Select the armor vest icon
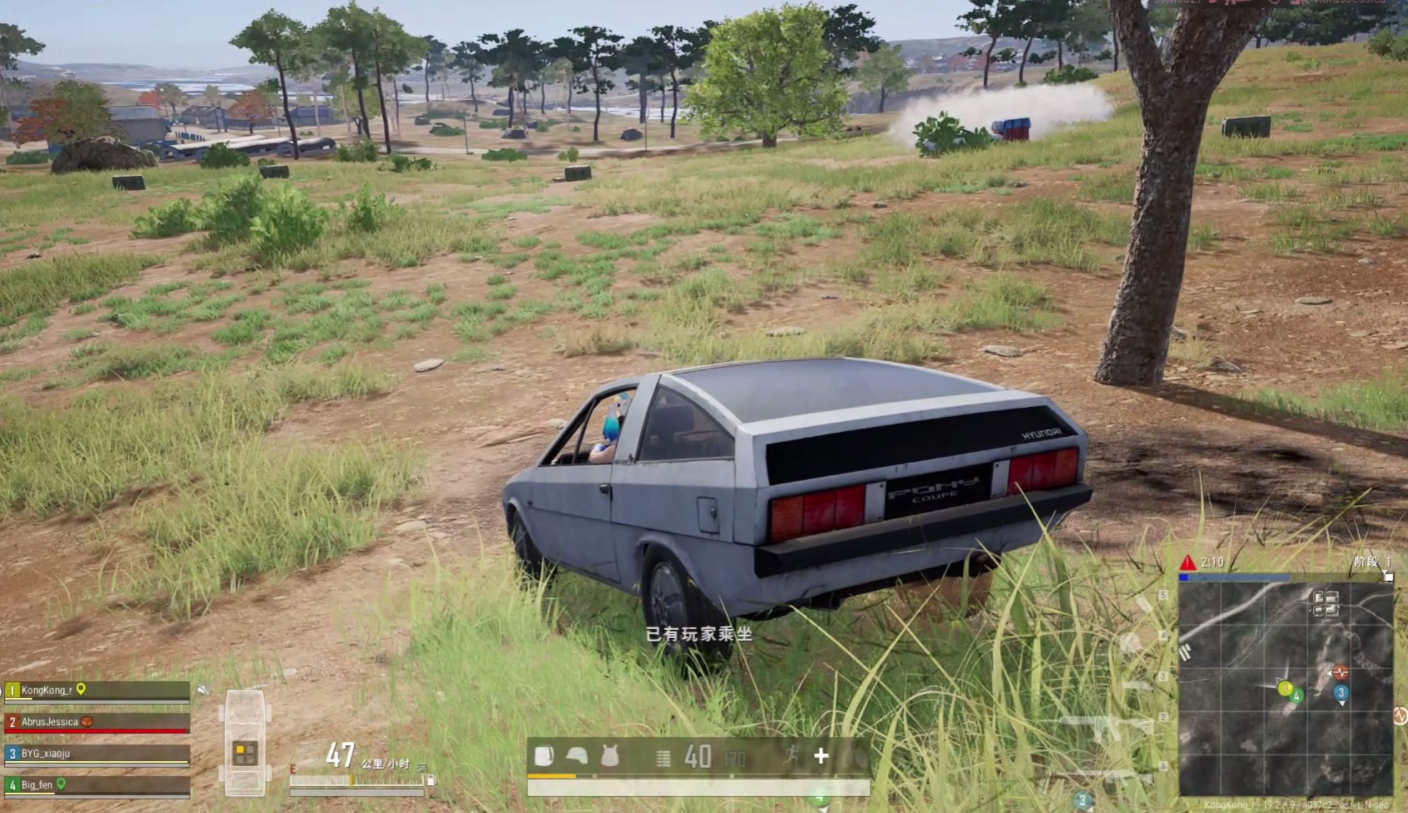Viewport: 1408px width, 813px height. [x=609, y=756]
